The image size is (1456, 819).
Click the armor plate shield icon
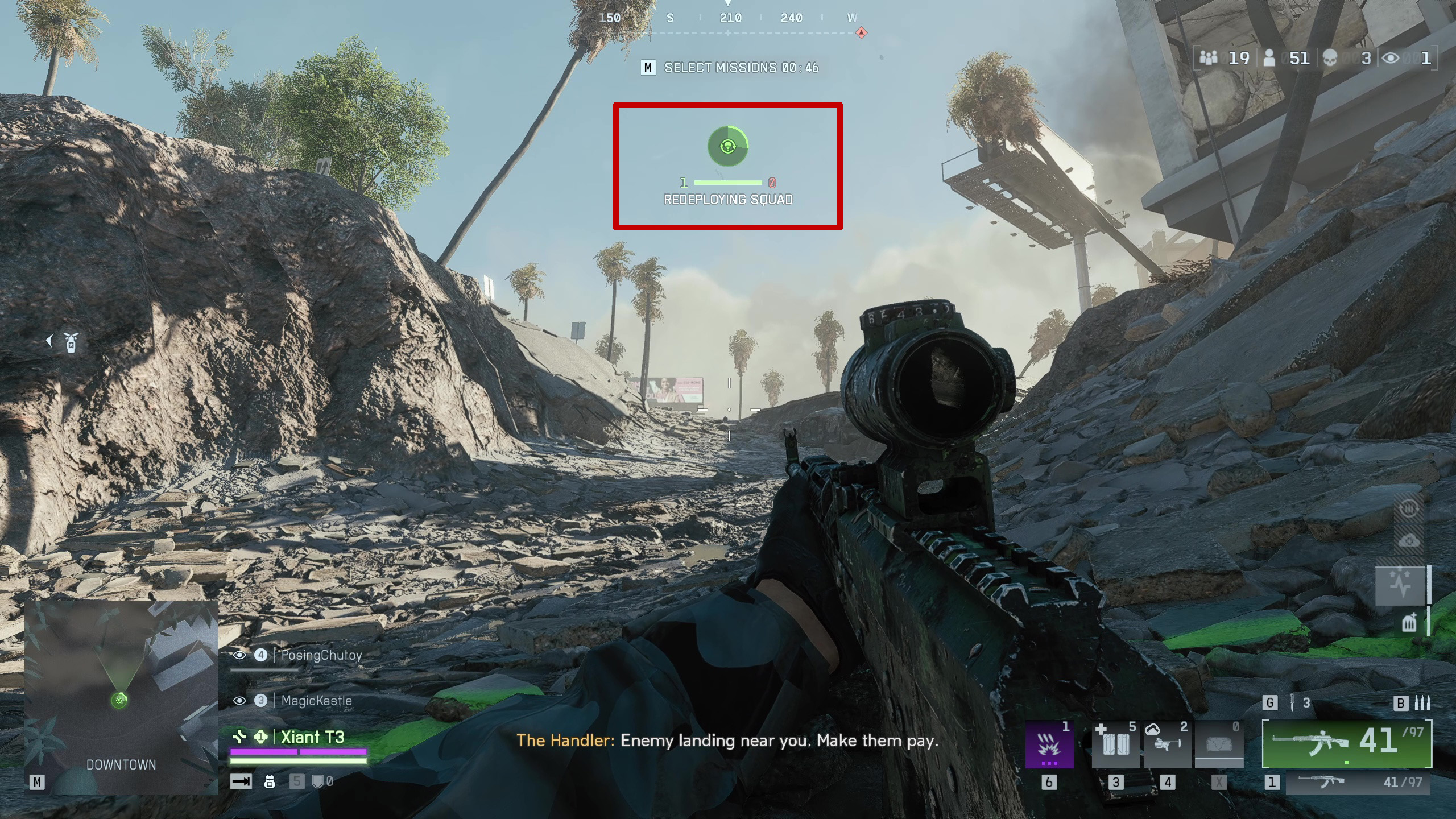pos(318,782)
